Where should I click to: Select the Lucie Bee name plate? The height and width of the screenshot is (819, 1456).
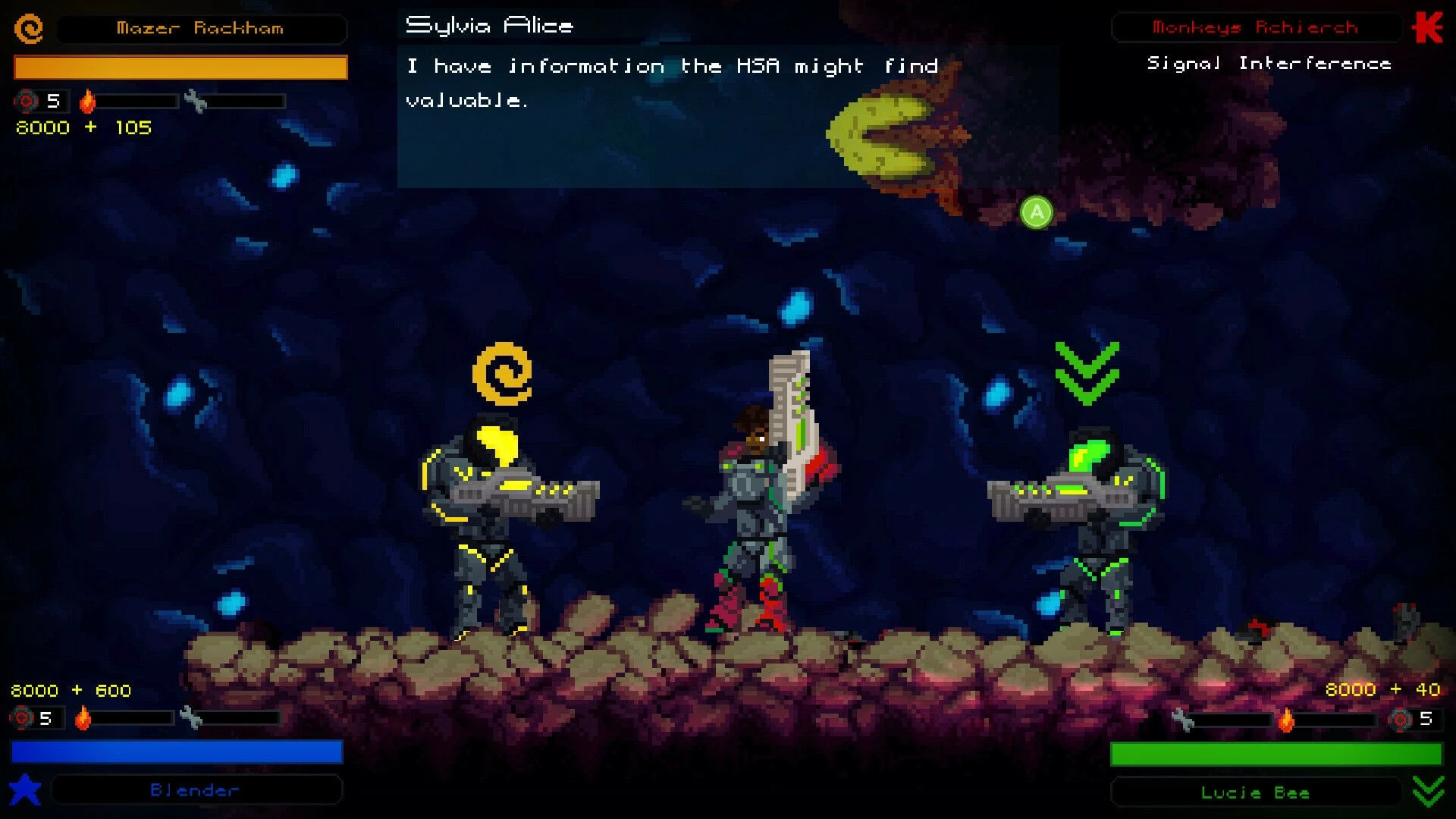pyautogui.click(x=1255, y=792)
